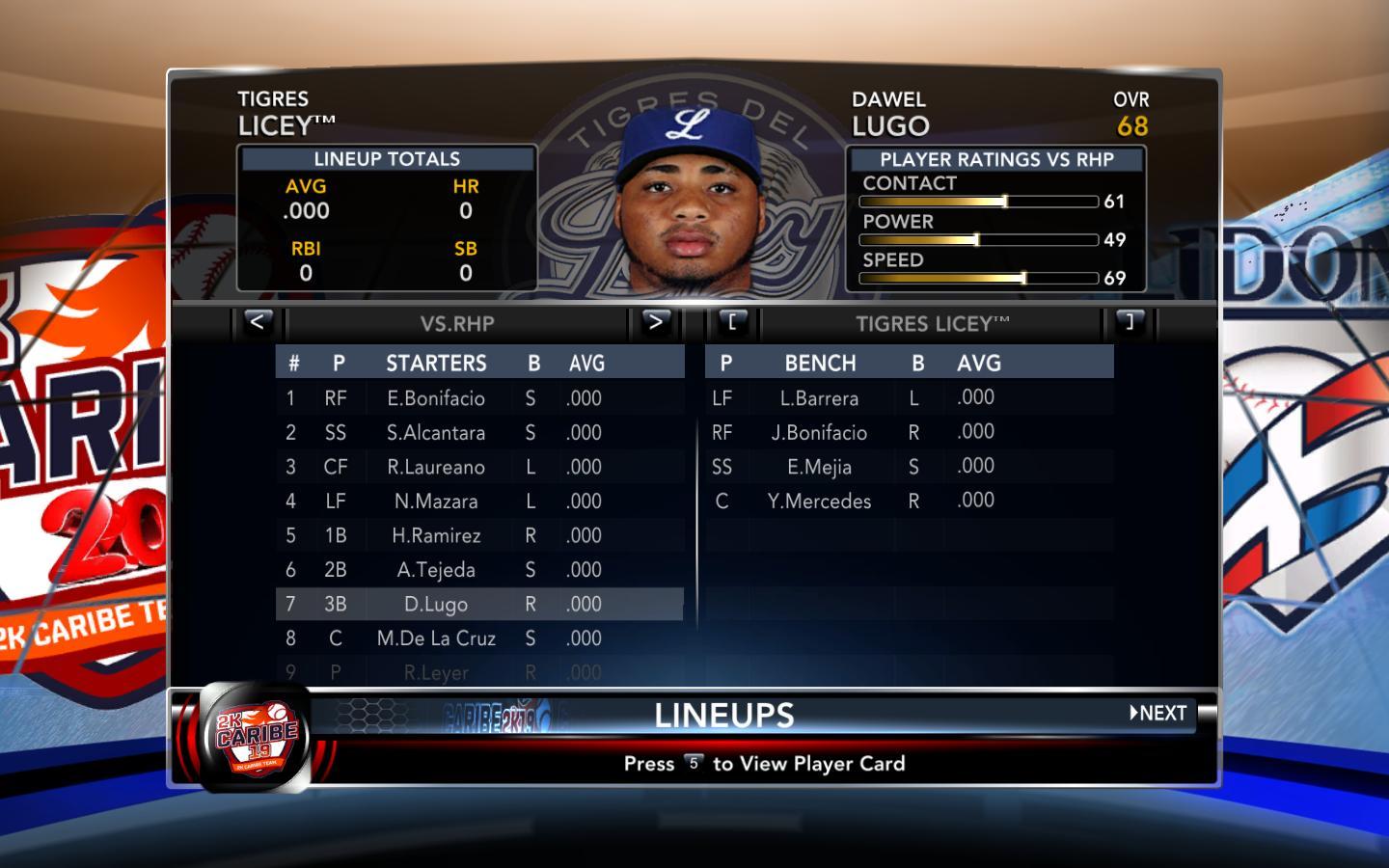Screen dimensions: 1389x868
Task: Select first baseman H.Ramirez
Action: 436,535
